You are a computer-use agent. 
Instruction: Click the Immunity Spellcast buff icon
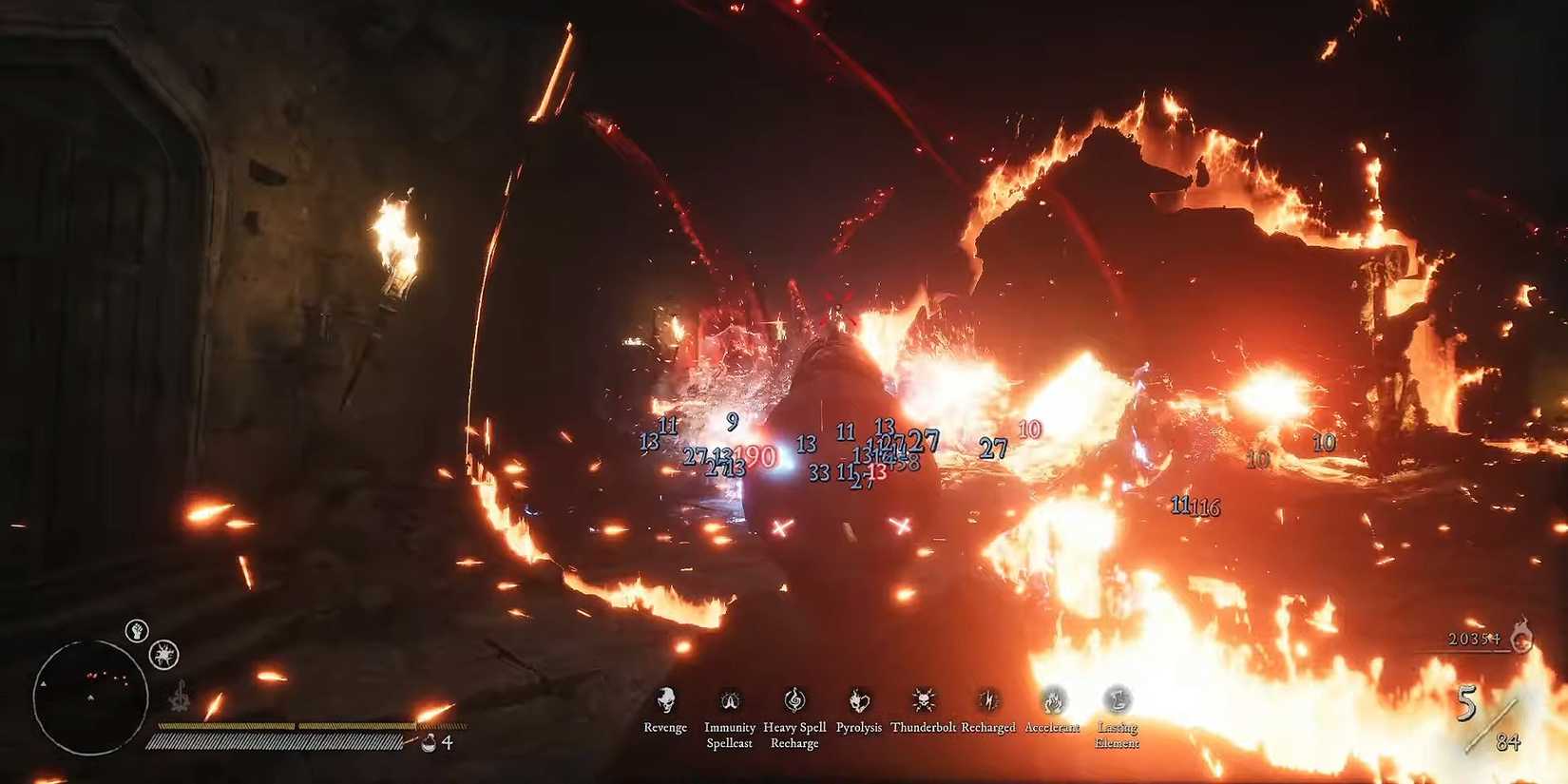pyautogui.click(x=730, y=700)
